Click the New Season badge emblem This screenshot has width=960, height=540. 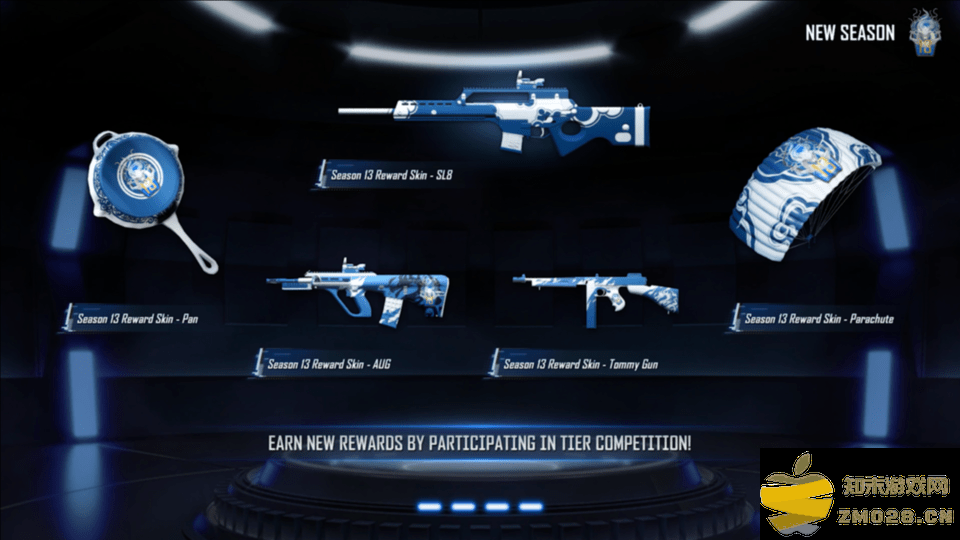925,34
